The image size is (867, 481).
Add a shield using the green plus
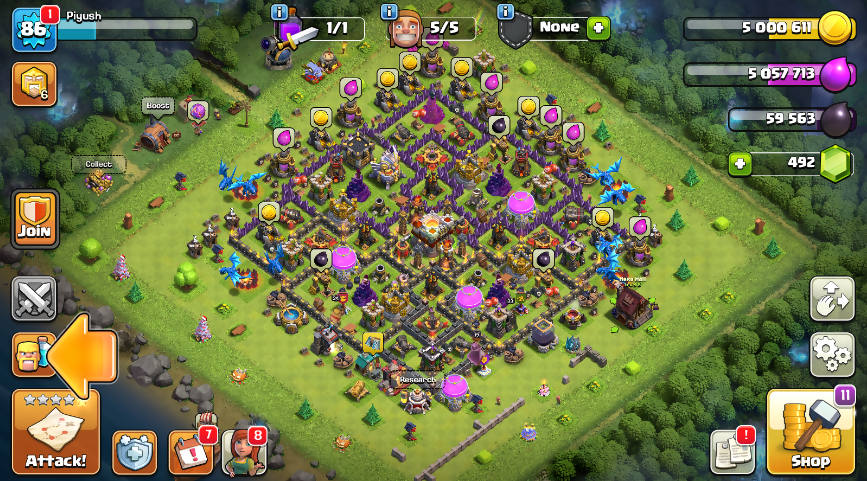[x=598, y=28]
